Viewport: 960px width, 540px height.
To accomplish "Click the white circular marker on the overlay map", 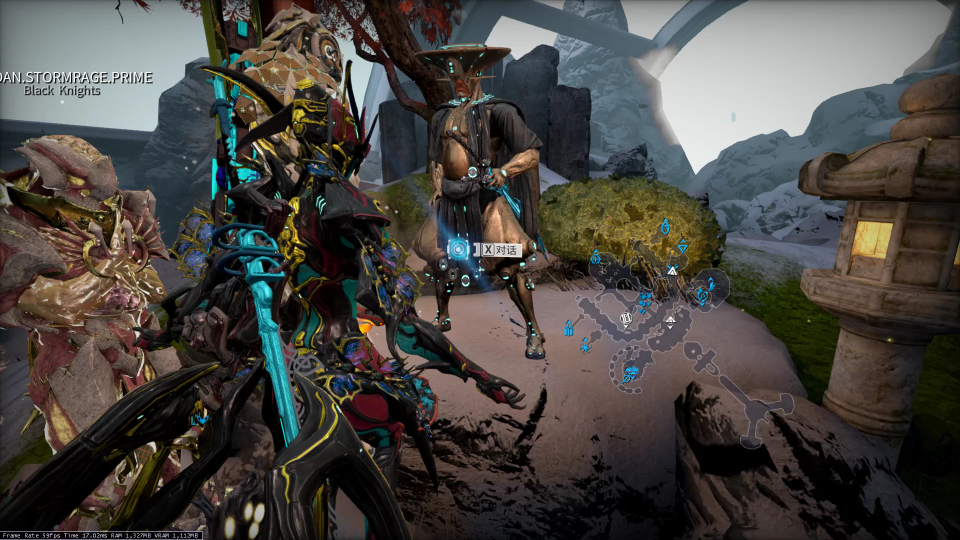I will [626, 320].
